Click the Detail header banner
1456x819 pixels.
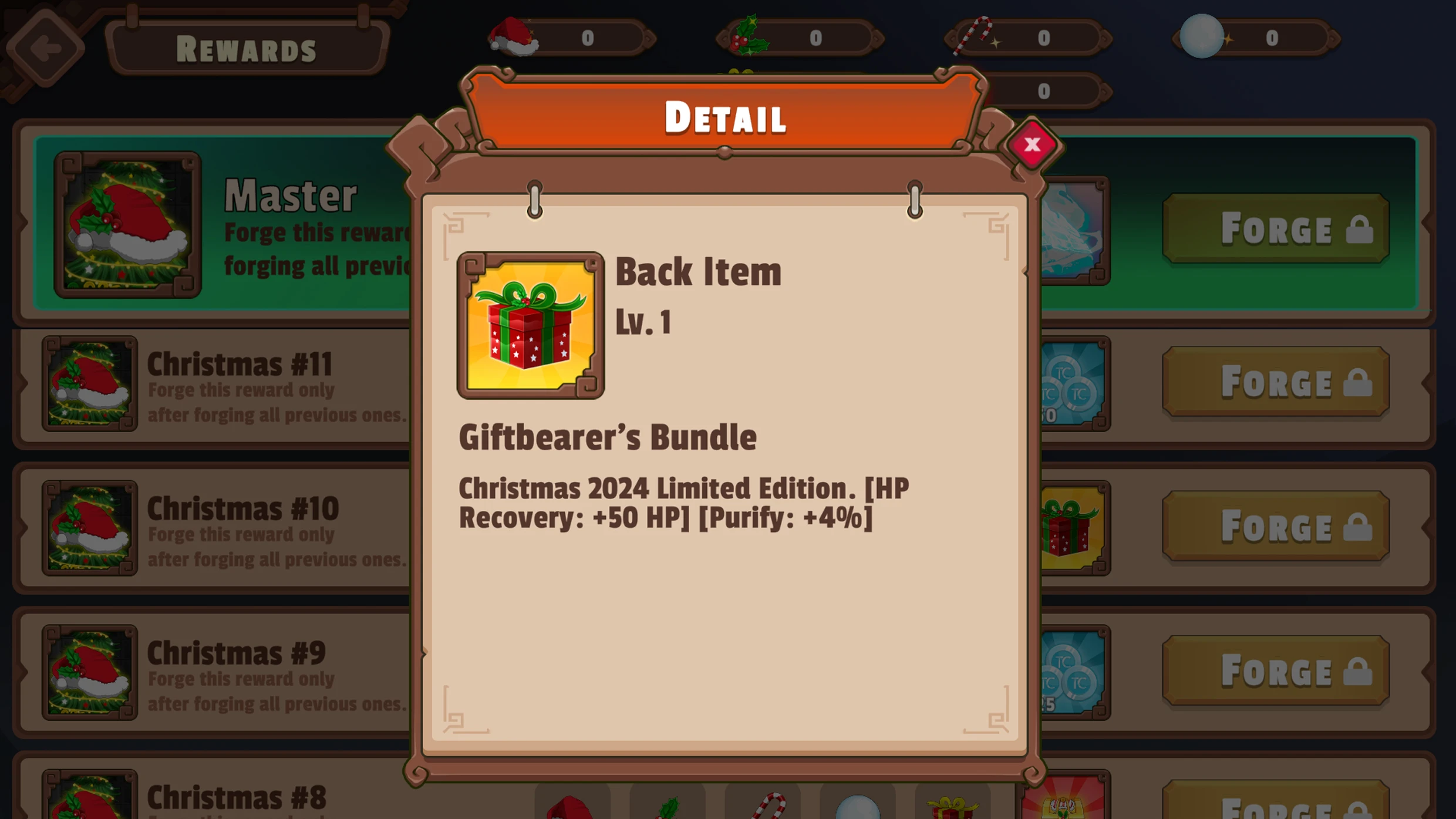point(726,117)
